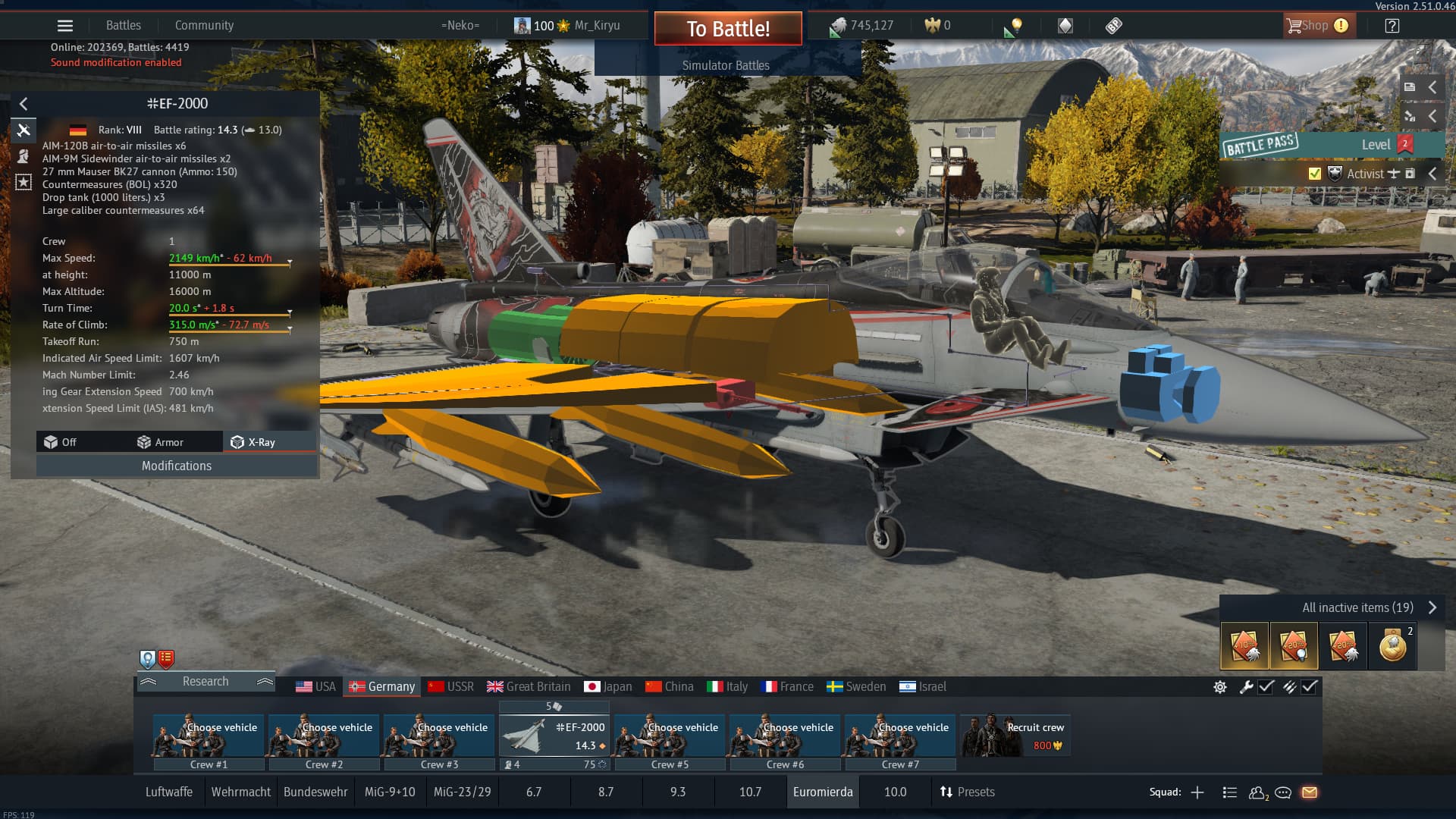The height and width of the screenshot is (819, 1456).
Task: Select the EF-2000 crew slot
Action: coord(555,736)
